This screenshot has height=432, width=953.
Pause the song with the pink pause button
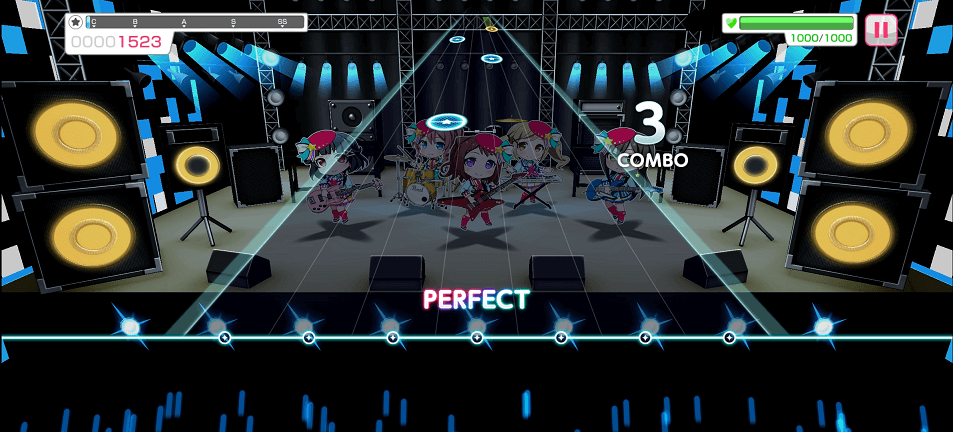coord(880,30)
